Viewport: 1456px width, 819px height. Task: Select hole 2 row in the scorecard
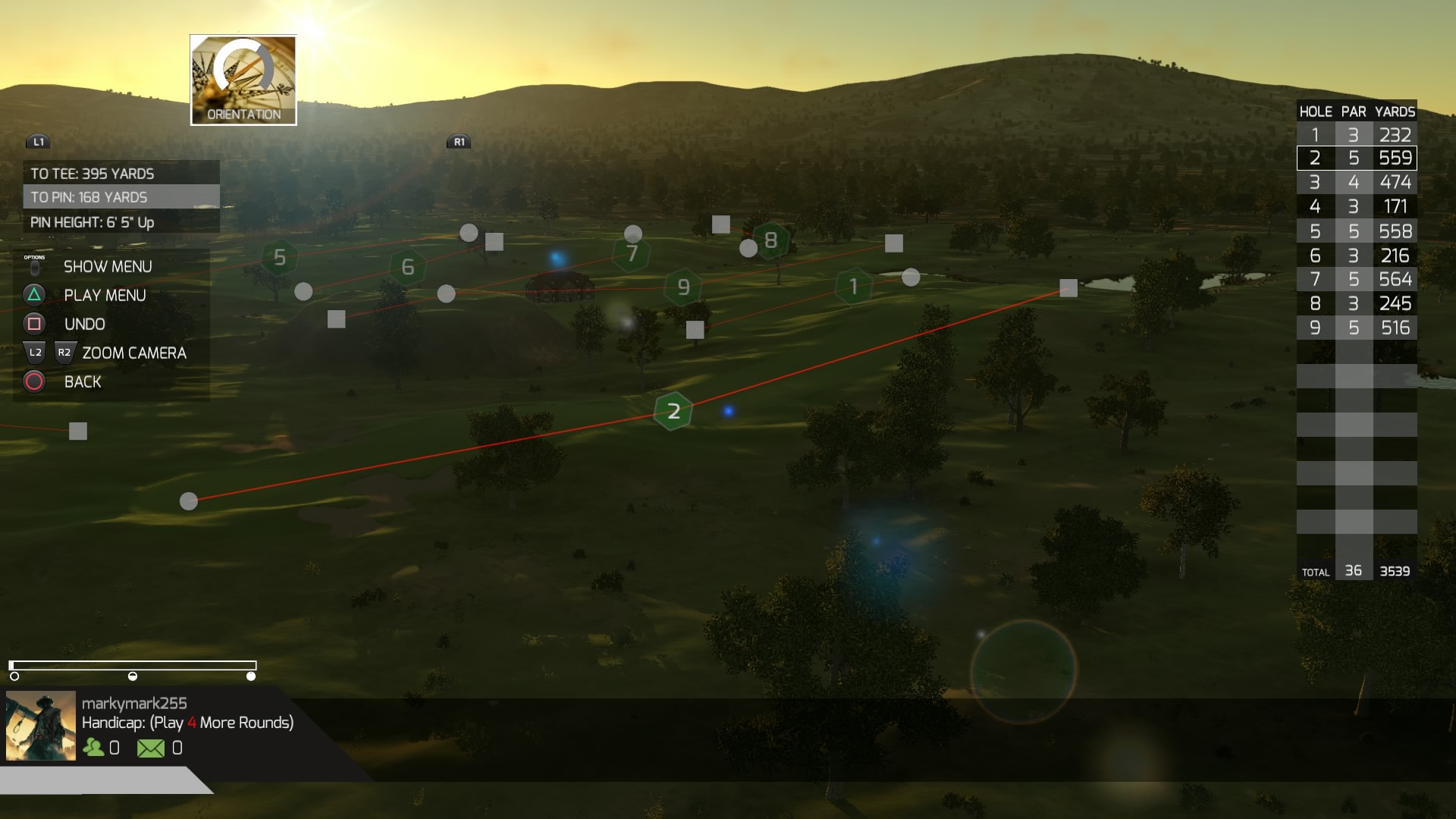point(1357,158)
